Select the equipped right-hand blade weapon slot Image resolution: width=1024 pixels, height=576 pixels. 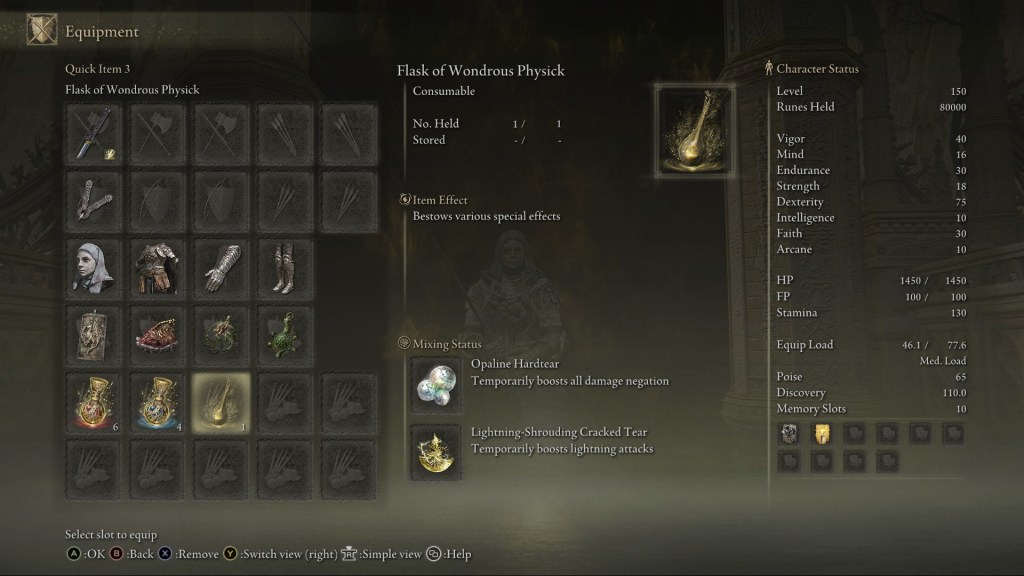(x=95, y=134)
